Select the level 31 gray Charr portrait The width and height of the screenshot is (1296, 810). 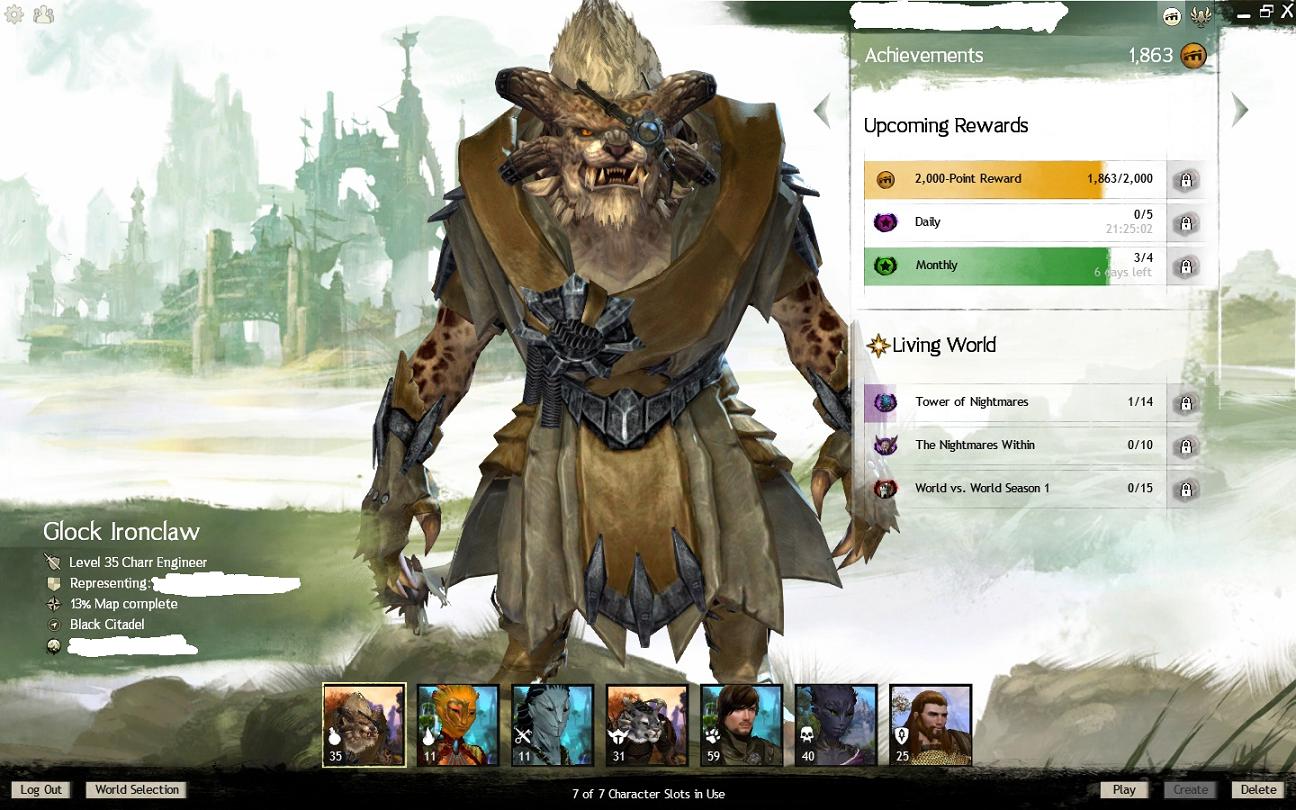[x=647, y=725]
